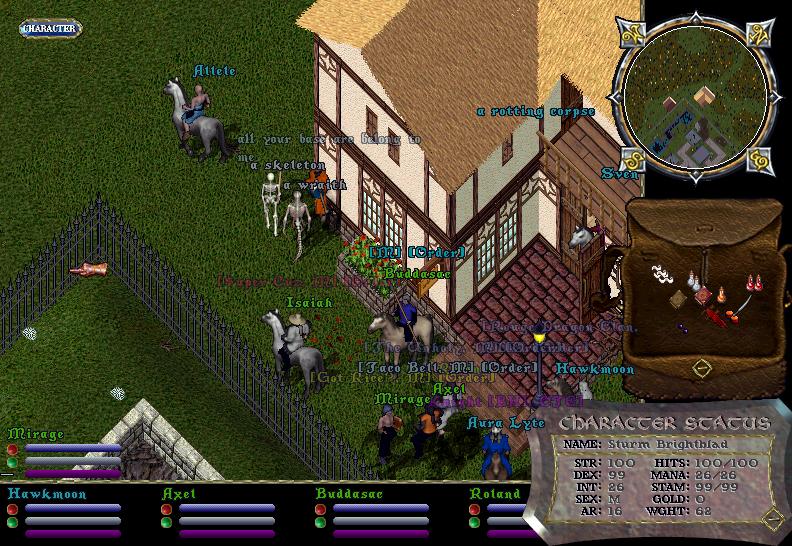Pick the white bandages in the backpack
The image size is (792, 546).
point(660,272)
